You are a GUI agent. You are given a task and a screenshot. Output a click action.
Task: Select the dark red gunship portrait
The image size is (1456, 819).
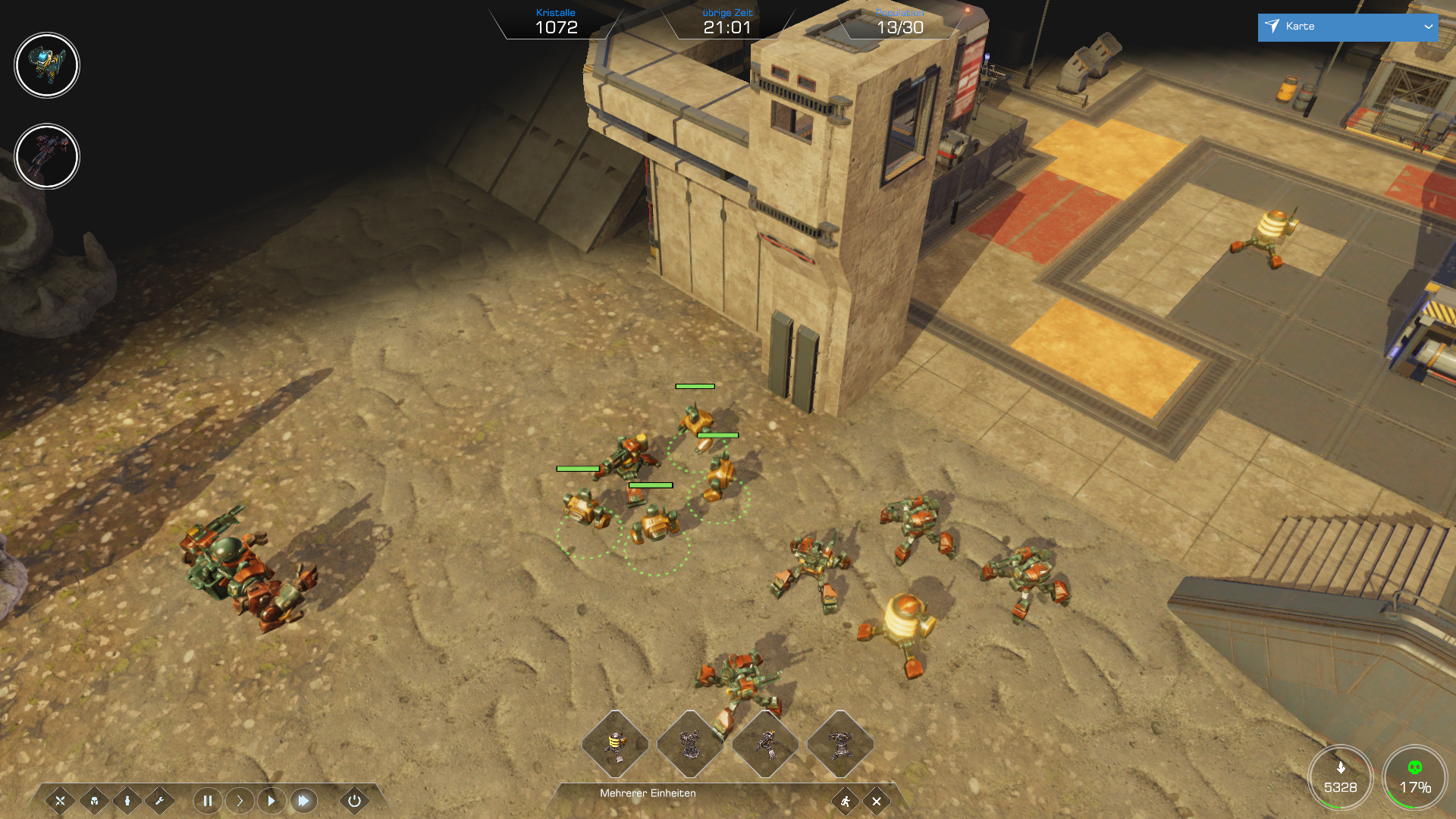[x=47, y=156]
